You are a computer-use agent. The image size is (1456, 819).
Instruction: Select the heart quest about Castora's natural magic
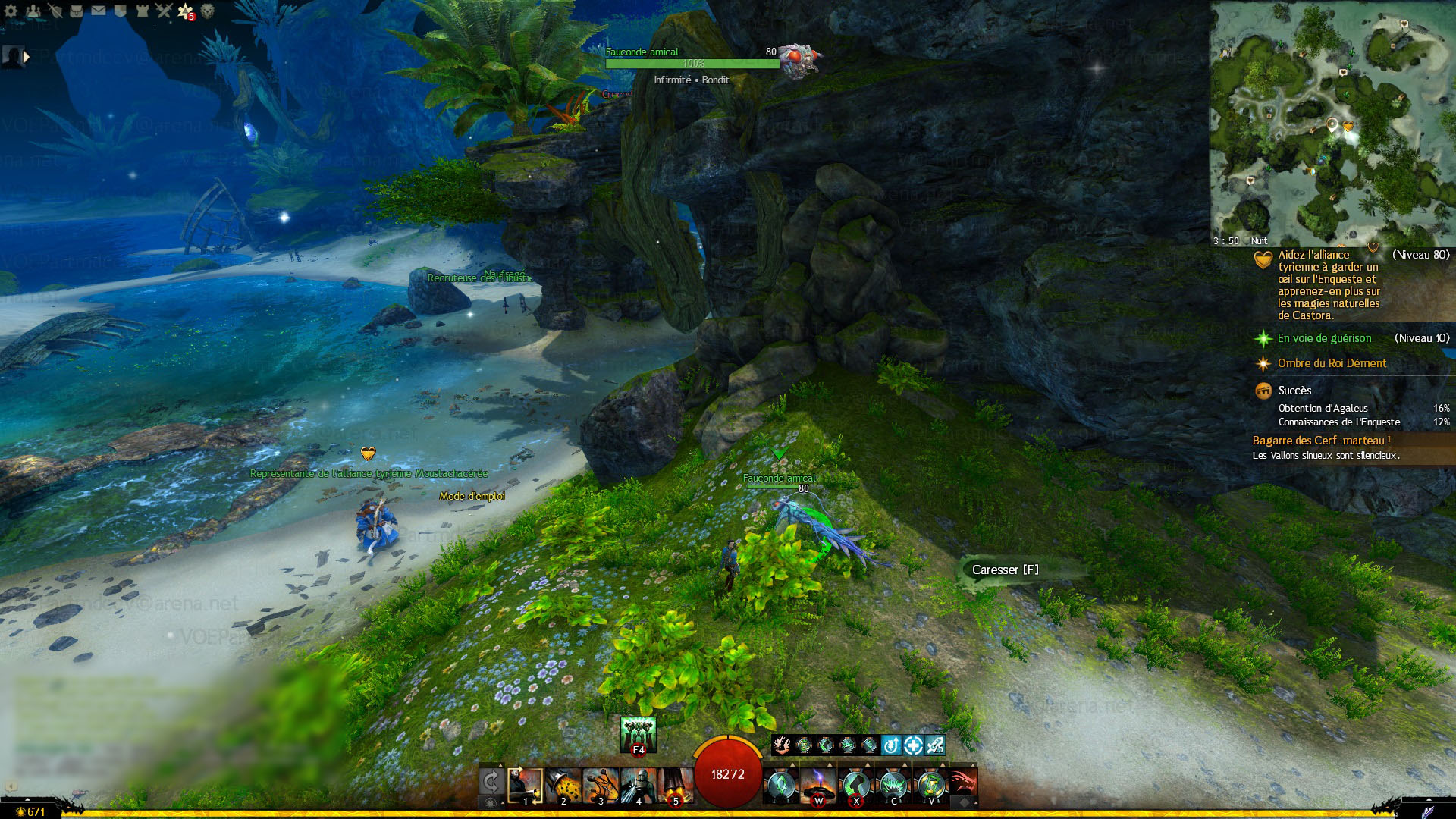click(x=1329, y=285)
